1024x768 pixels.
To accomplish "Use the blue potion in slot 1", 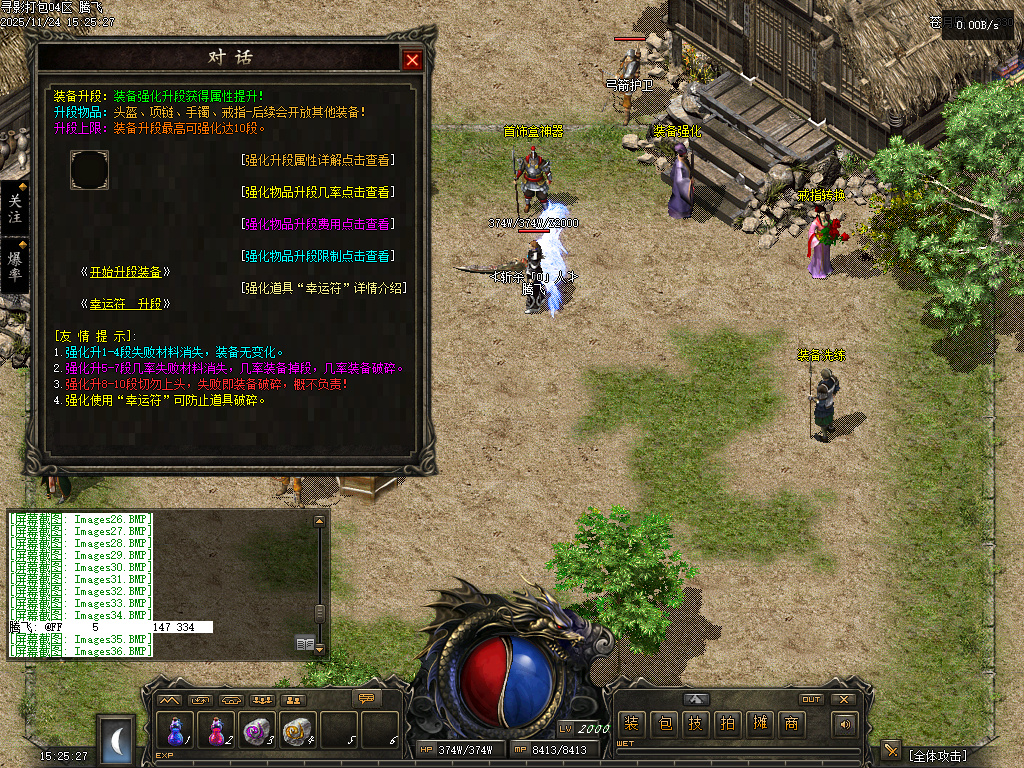I will (x=176, y=731).
